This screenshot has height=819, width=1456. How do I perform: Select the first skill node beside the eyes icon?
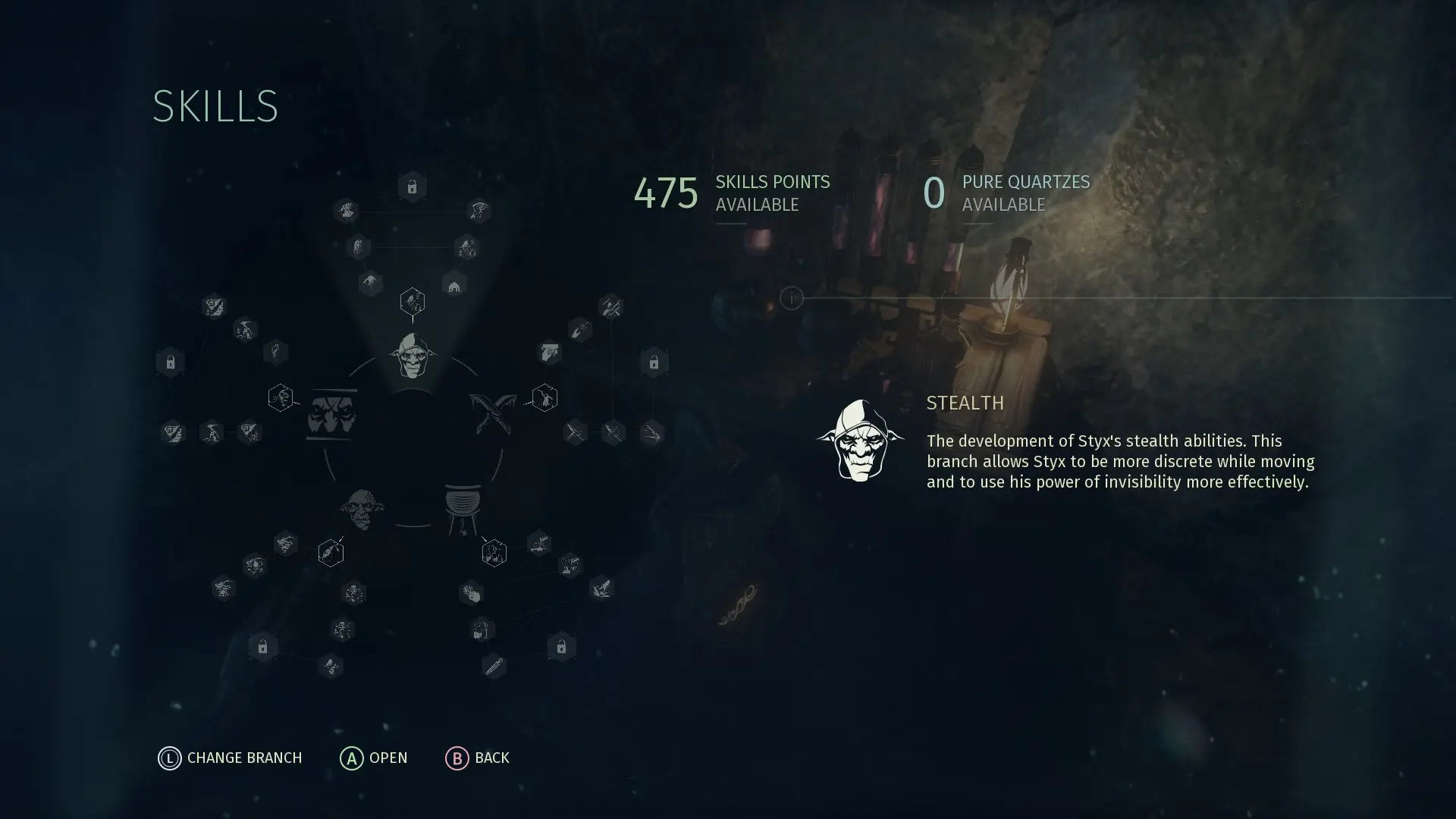[281, 397]
